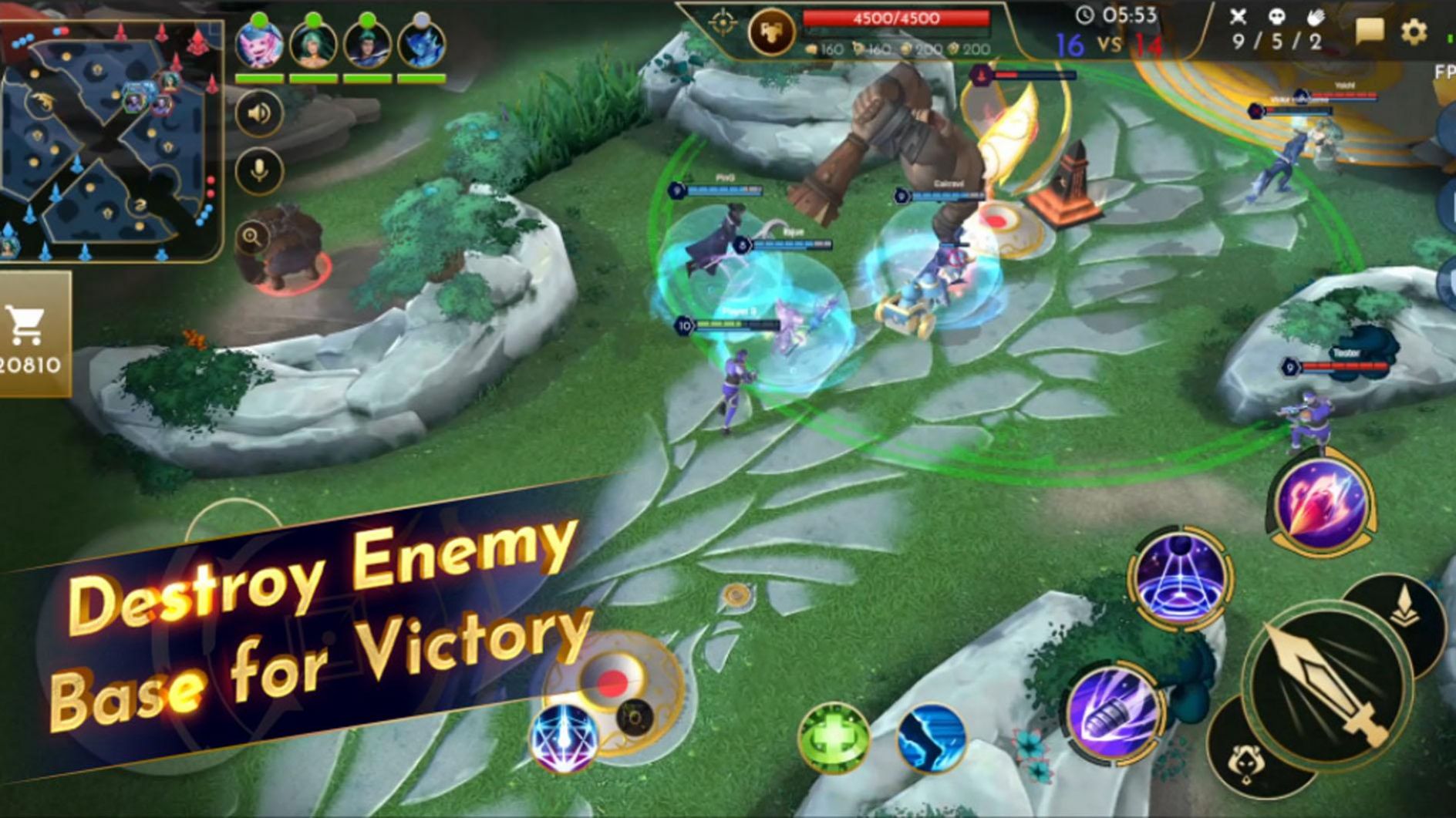Tap the magnifying glass zoom button

tap(252, 237)
